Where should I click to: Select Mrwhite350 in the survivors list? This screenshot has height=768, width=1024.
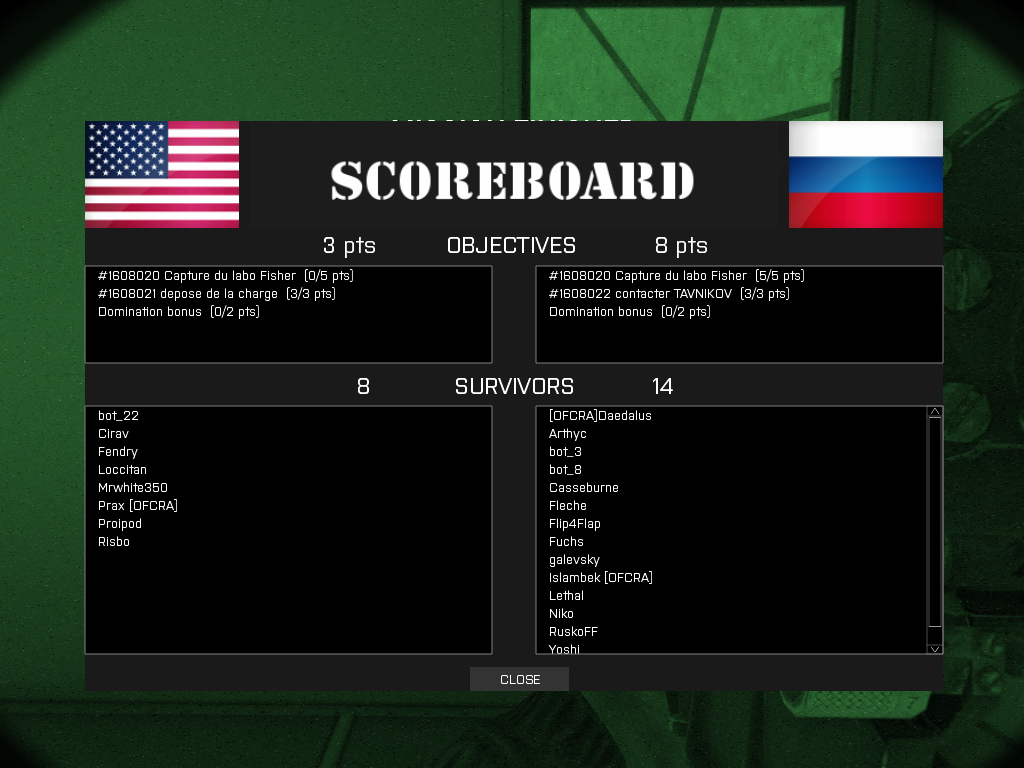(x=133, y=488)
